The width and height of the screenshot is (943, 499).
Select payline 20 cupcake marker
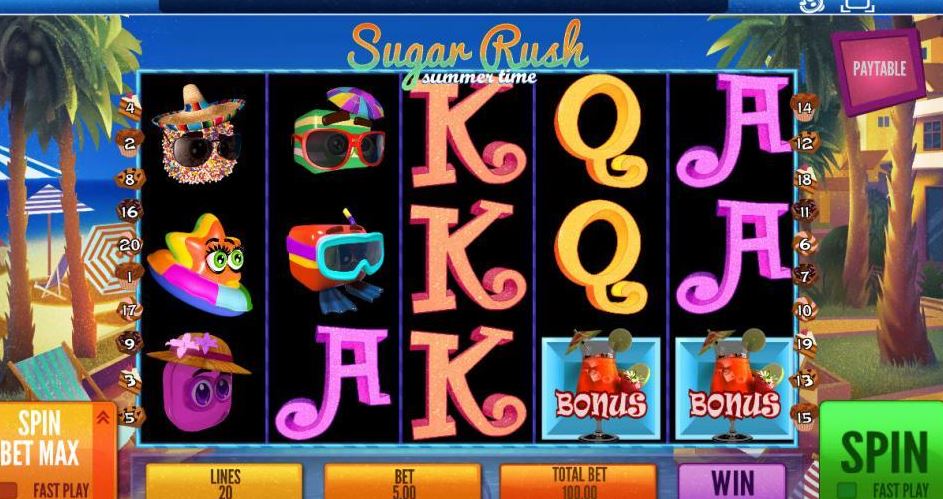[x=128, y=244]
